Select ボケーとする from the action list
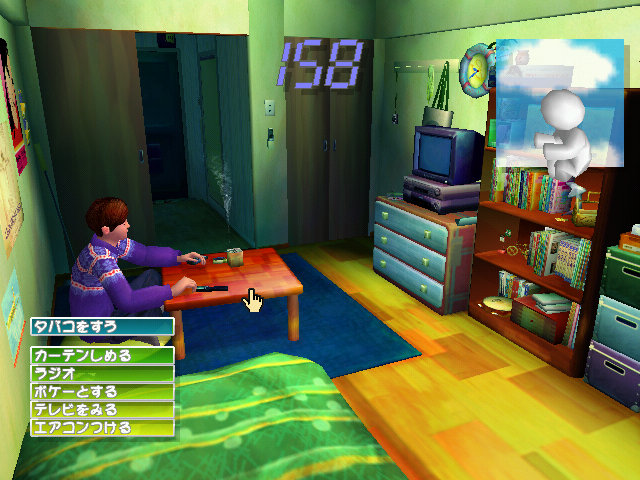The width and height of the screenshot is (640, 480). tap(102, 391)
